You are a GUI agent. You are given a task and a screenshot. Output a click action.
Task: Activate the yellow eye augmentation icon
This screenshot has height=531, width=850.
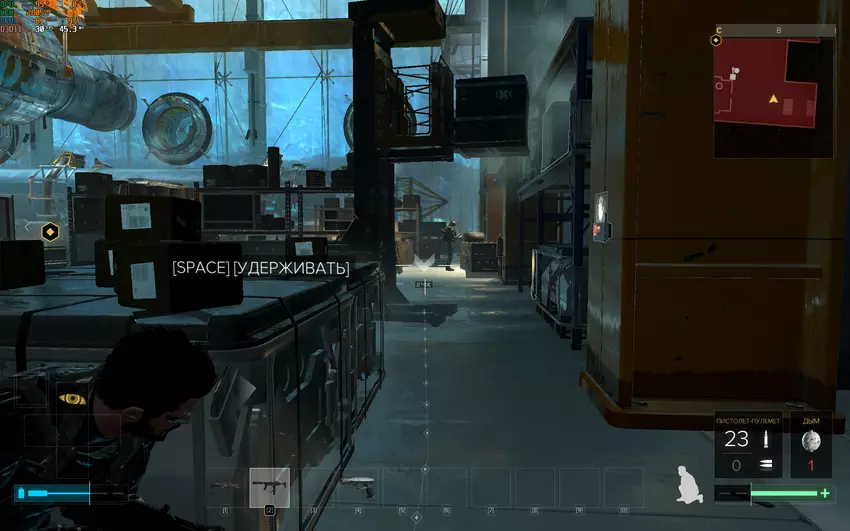click(71, 399)
